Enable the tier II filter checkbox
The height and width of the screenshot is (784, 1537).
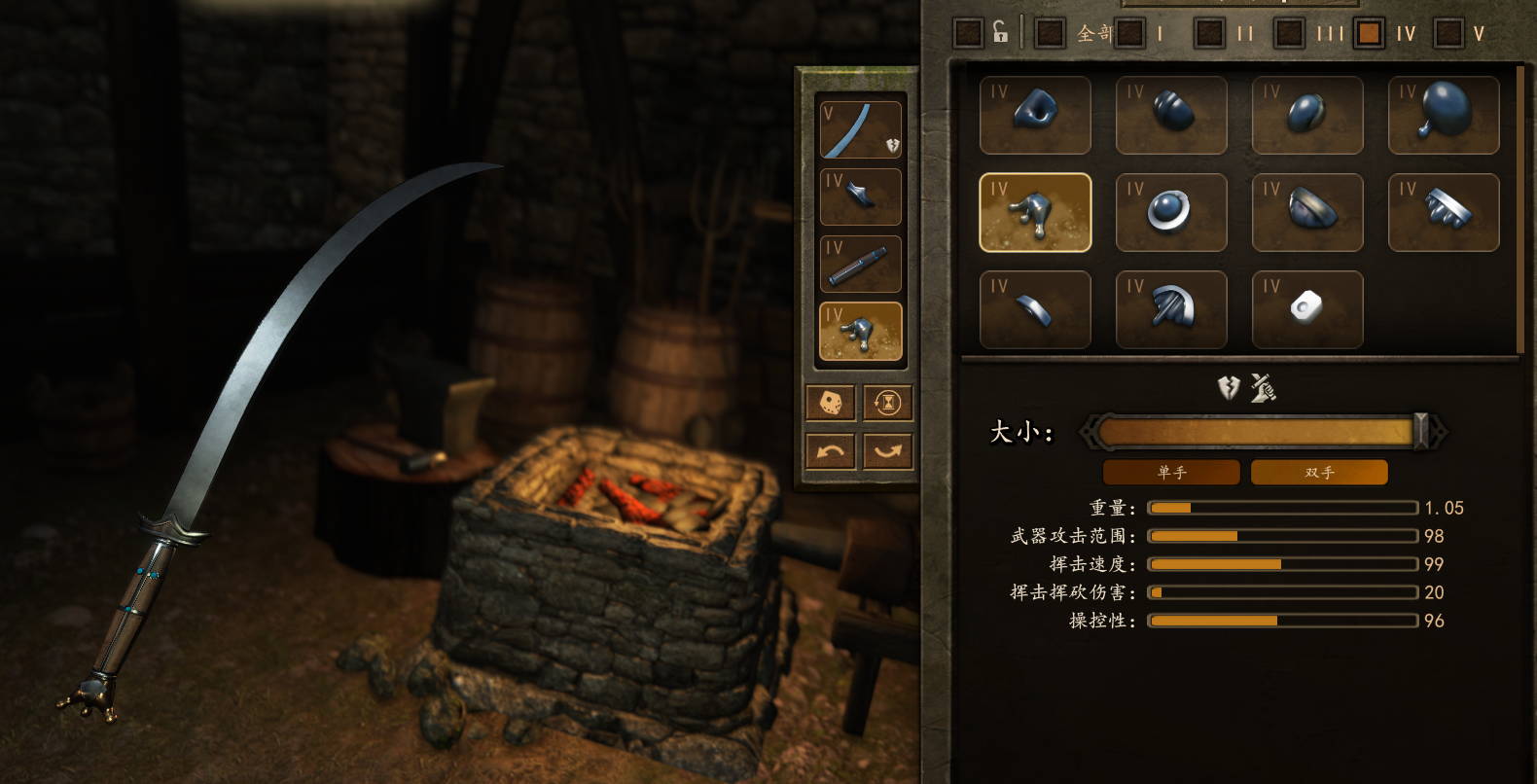(1210, 33)
